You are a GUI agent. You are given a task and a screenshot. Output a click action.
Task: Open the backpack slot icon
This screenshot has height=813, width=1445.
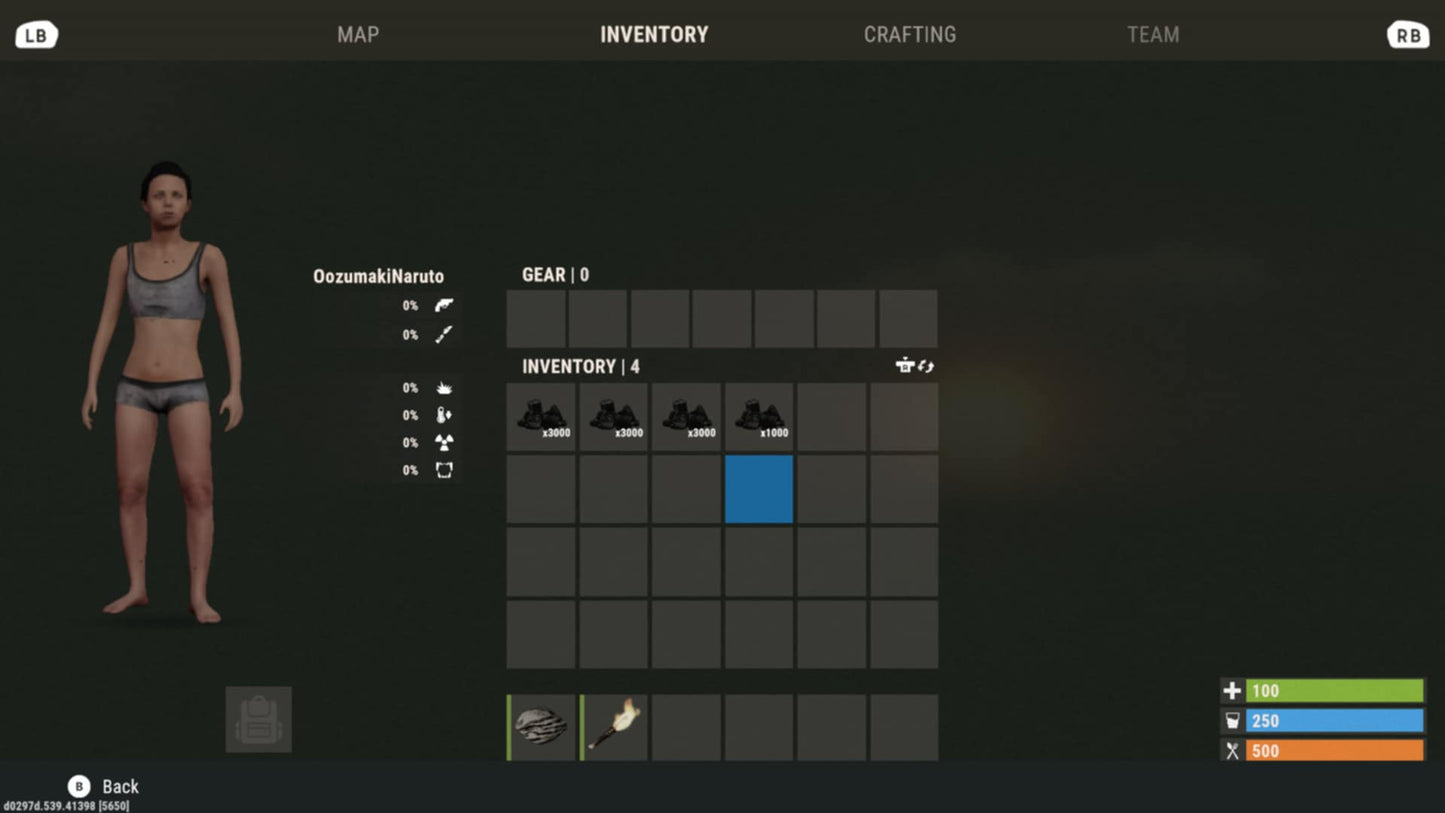(259, 719)
